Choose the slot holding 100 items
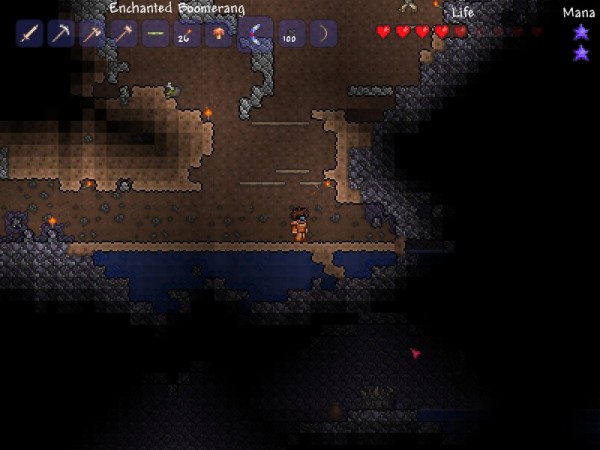 click(x=292, y=34)
